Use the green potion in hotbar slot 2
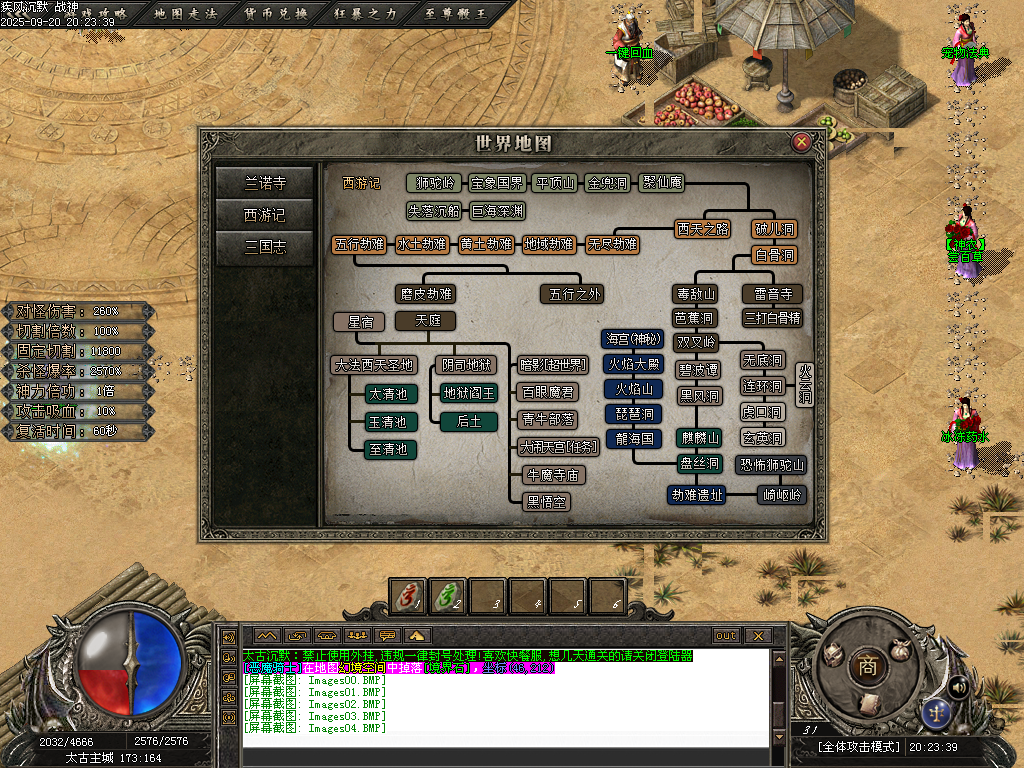 [448, 596]
